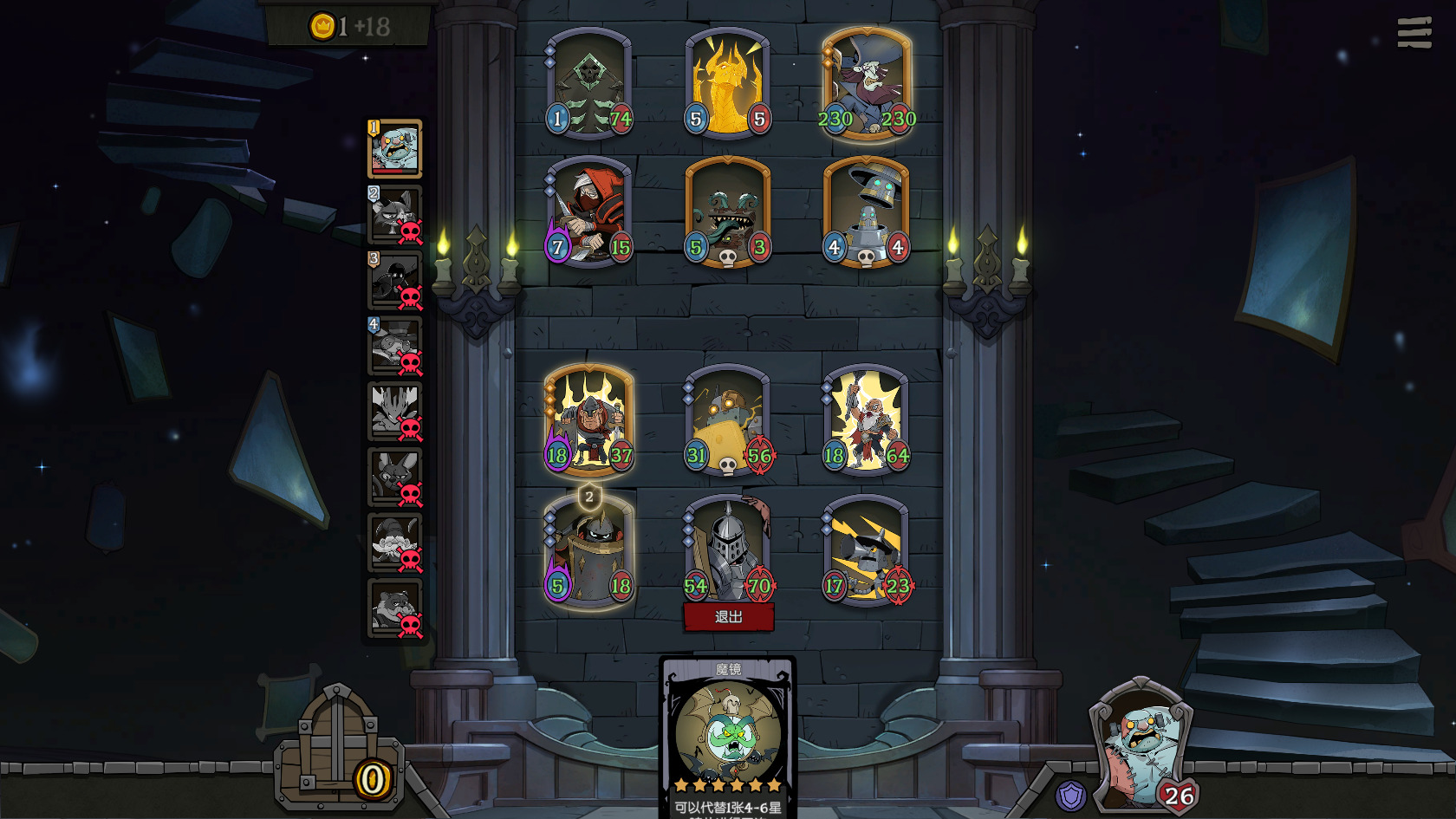Viewport: 1456px width, 819px height.
Task: Select the dark barrel knight 5/18 card
Action: click(589, 550)
